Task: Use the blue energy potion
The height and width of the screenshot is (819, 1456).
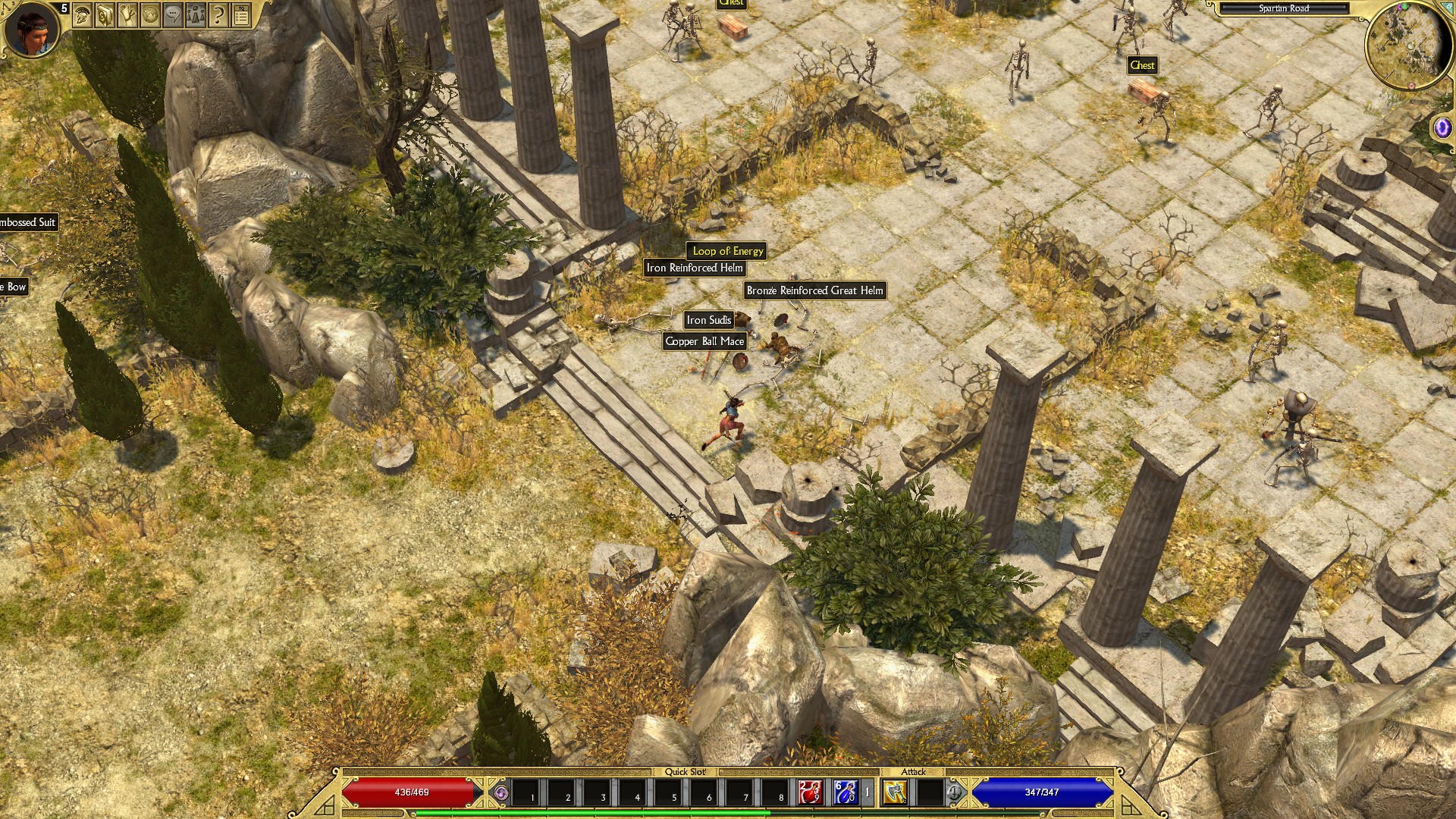Action: coord(845,792)
